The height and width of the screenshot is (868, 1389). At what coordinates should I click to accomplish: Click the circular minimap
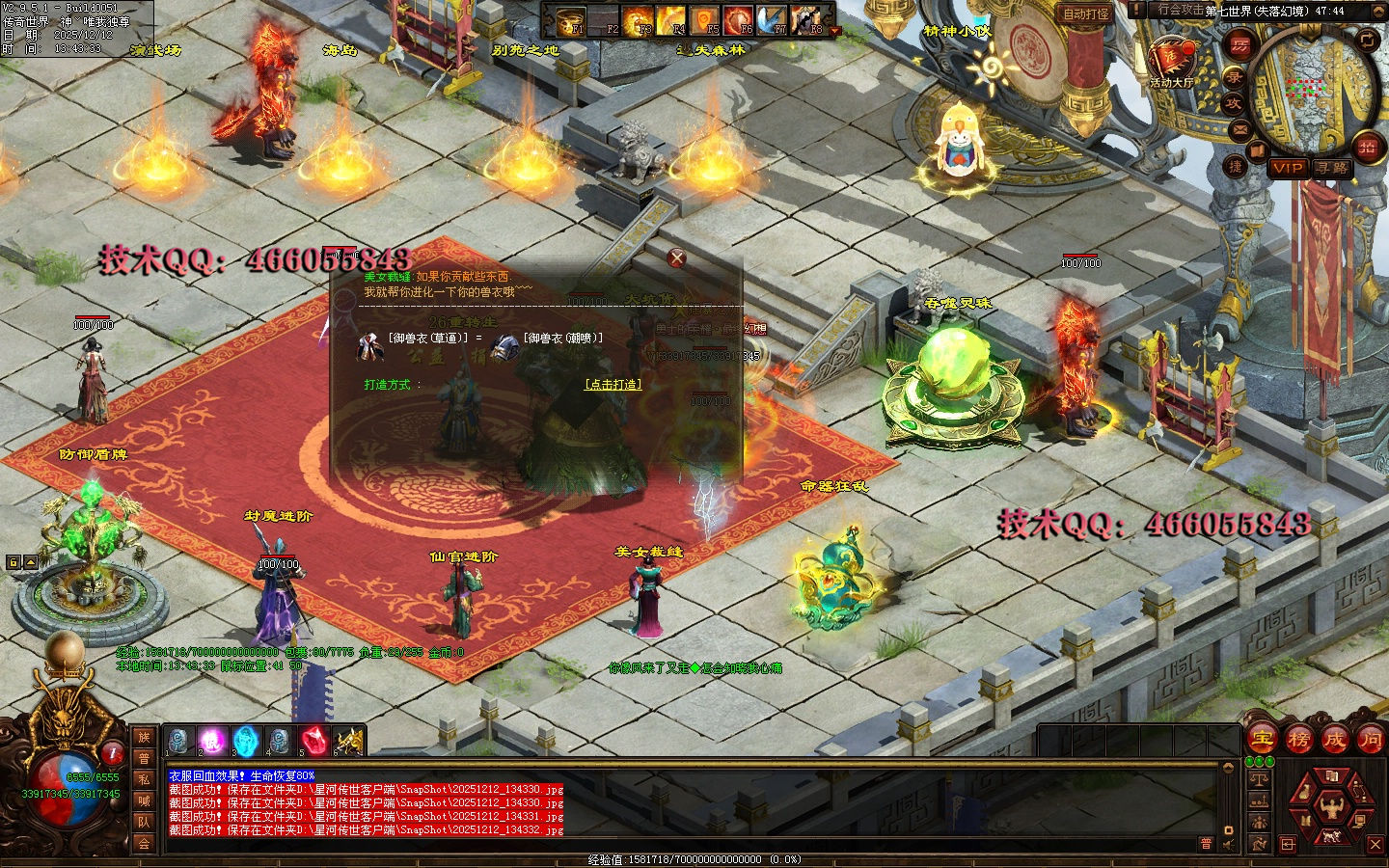[1313, 89]
